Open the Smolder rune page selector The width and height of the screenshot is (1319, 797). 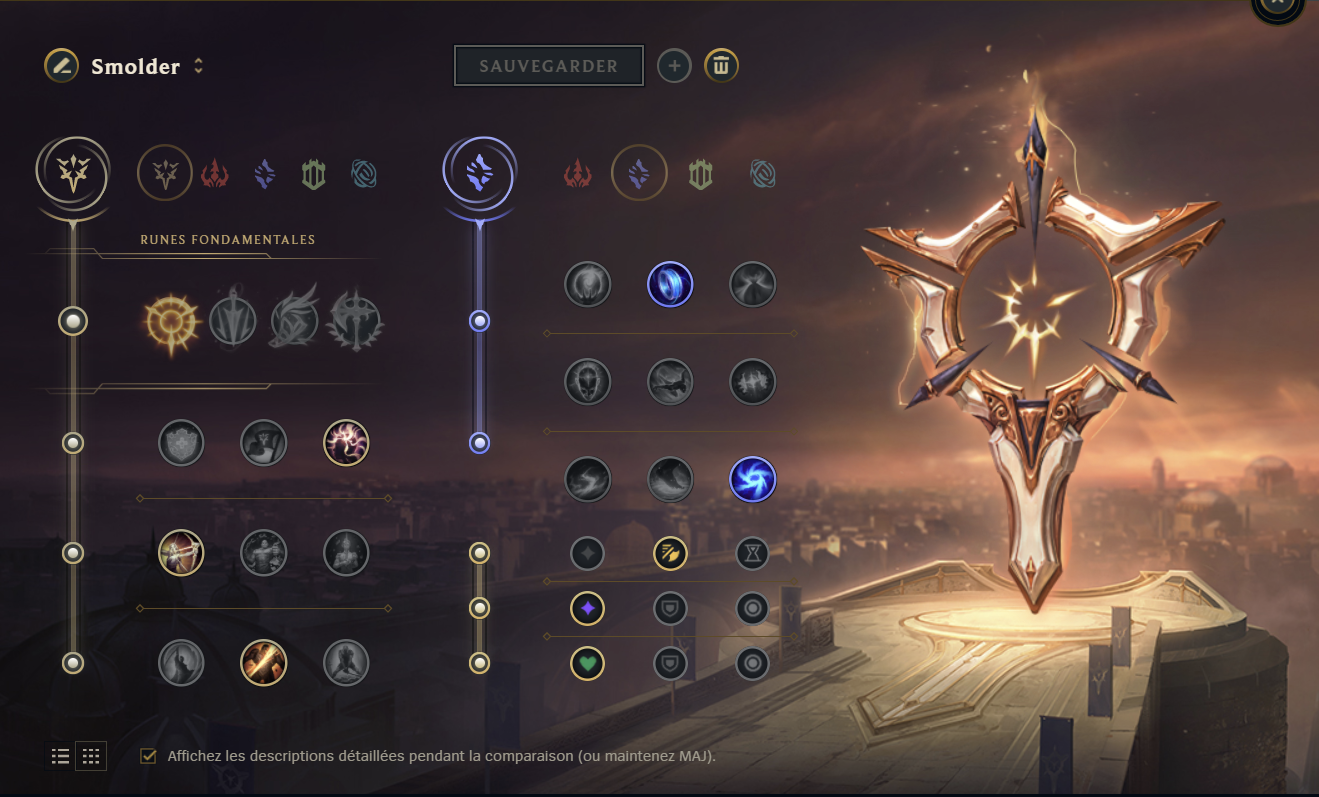tap(199, 66)
